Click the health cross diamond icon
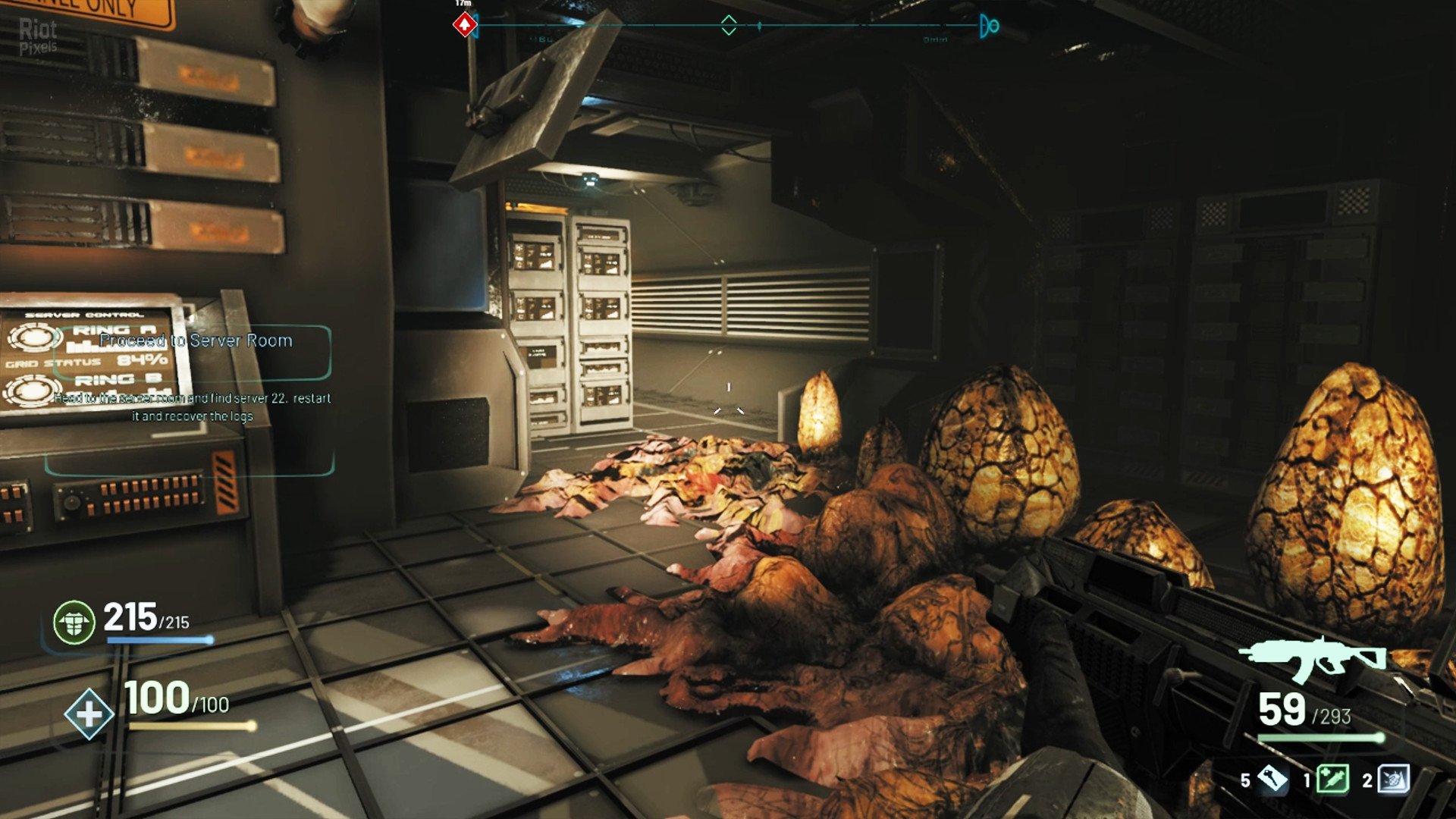 pos(89,714)
